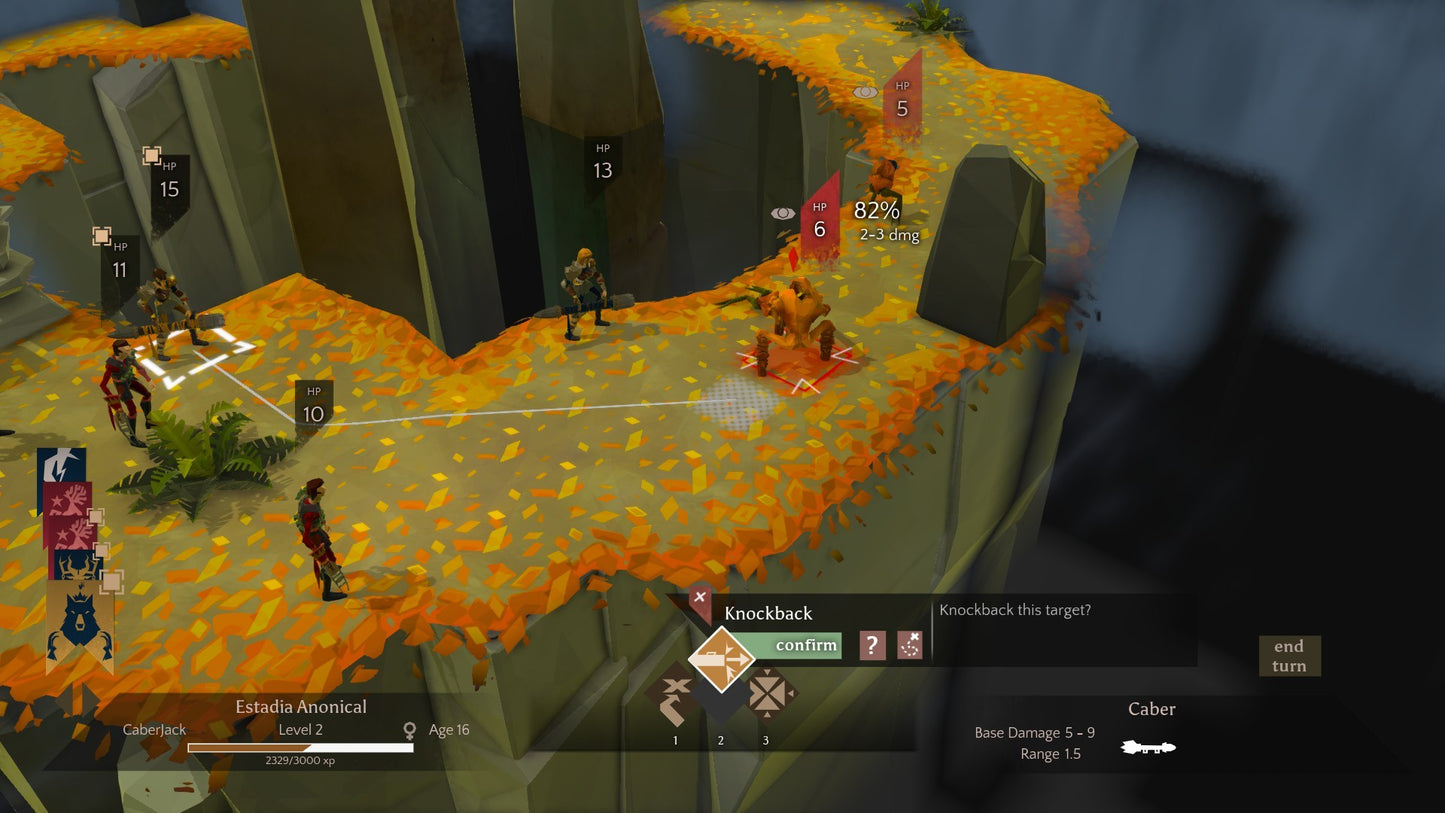Open Estadia Anonical's character details
The width and height of the screenshot is (1445, 813).
pyautogui.click(x=300, y=707)
